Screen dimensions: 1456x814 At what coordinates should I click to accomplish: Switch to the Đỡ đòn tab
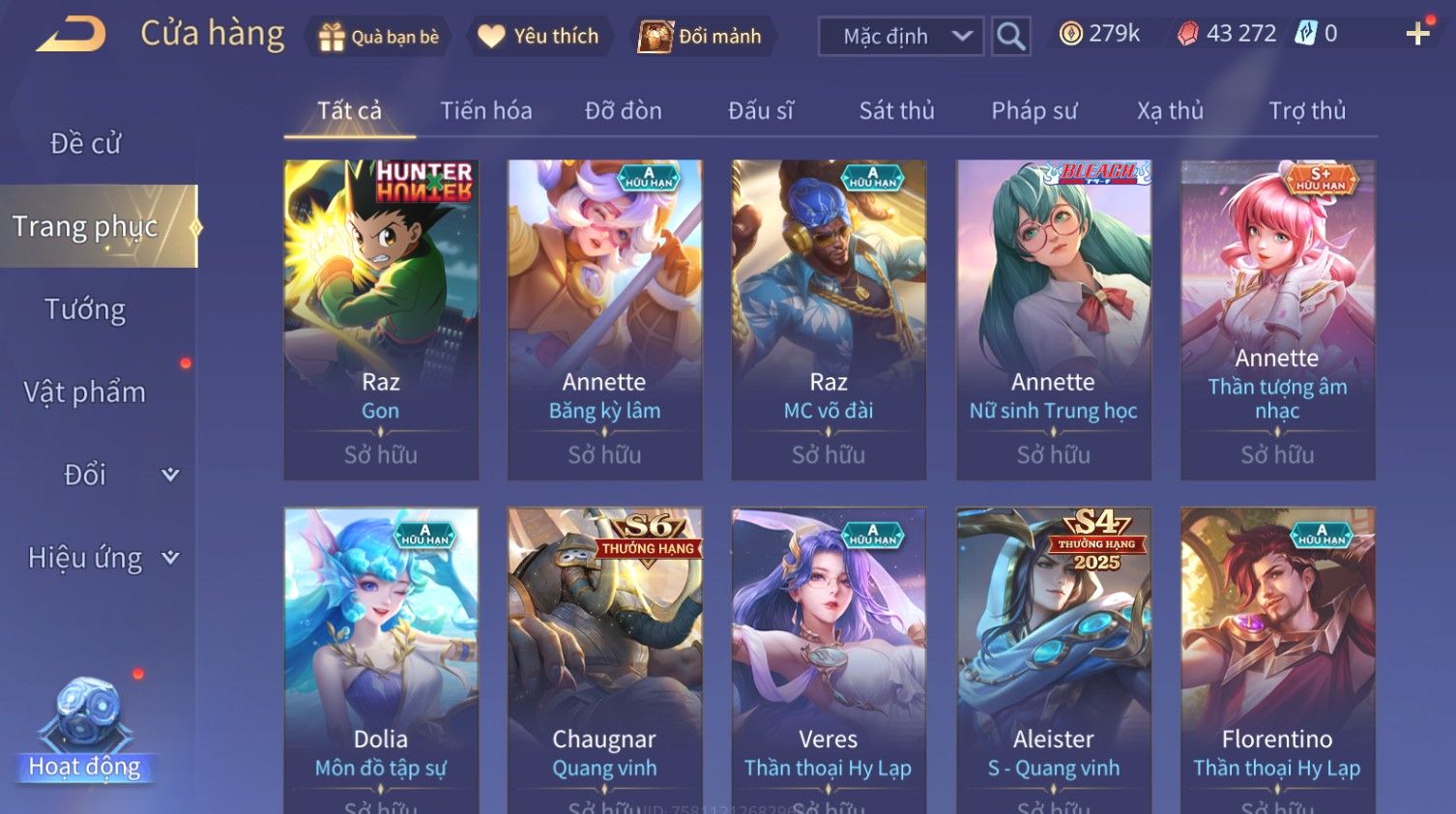pos(624,111)
